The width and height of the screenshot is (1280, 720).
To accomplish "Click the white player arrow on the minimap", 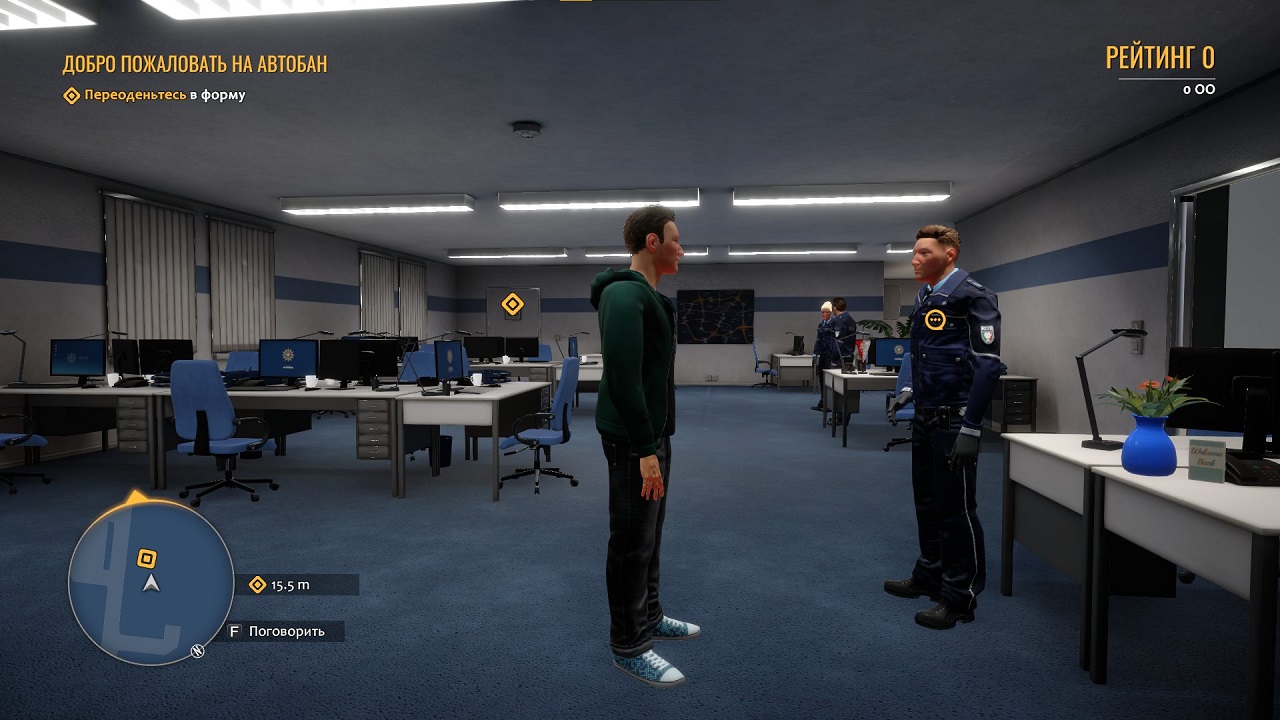I will click(151, 584).
